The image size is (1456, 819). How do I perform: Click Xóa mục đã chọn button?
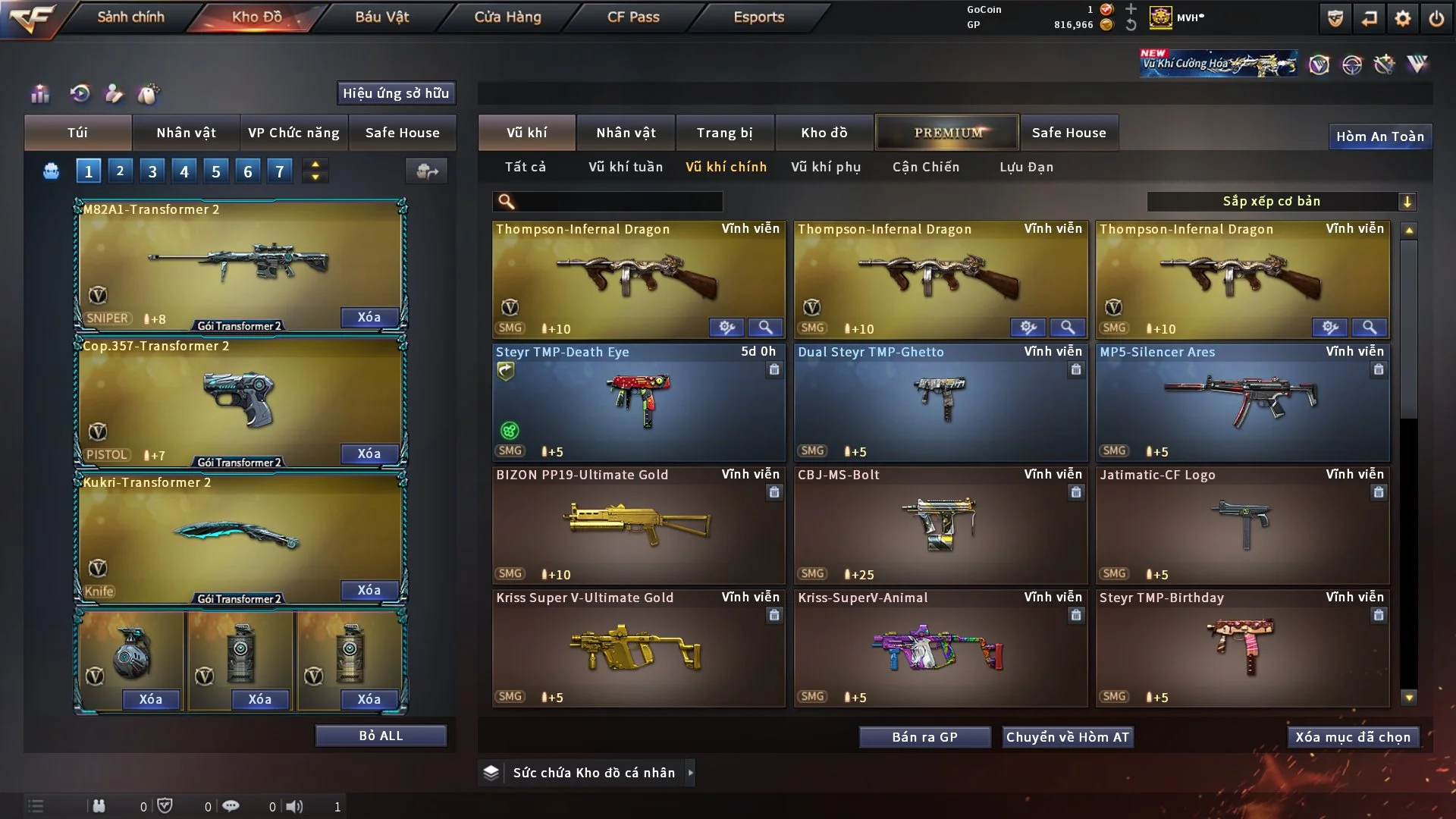pos(1352,737)
